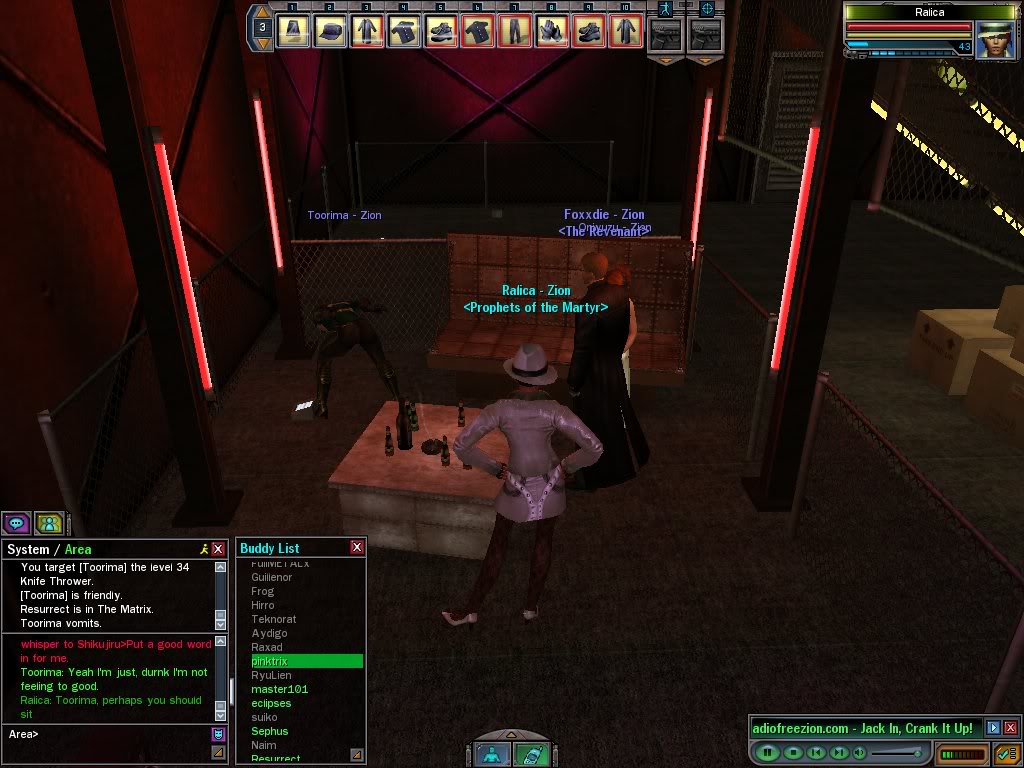Open the cell phone icon in bottom bar
1024x768 pixels.
click(532, 755)
